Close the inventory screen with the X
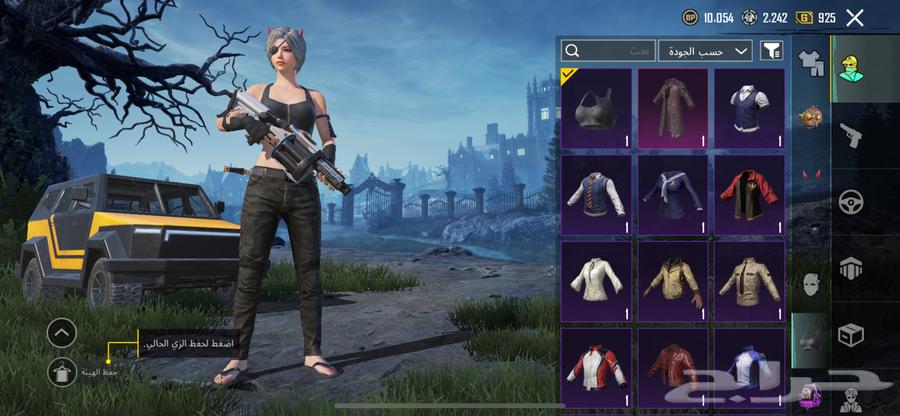This screenshot has height=416, width=900. coord(855,17)
